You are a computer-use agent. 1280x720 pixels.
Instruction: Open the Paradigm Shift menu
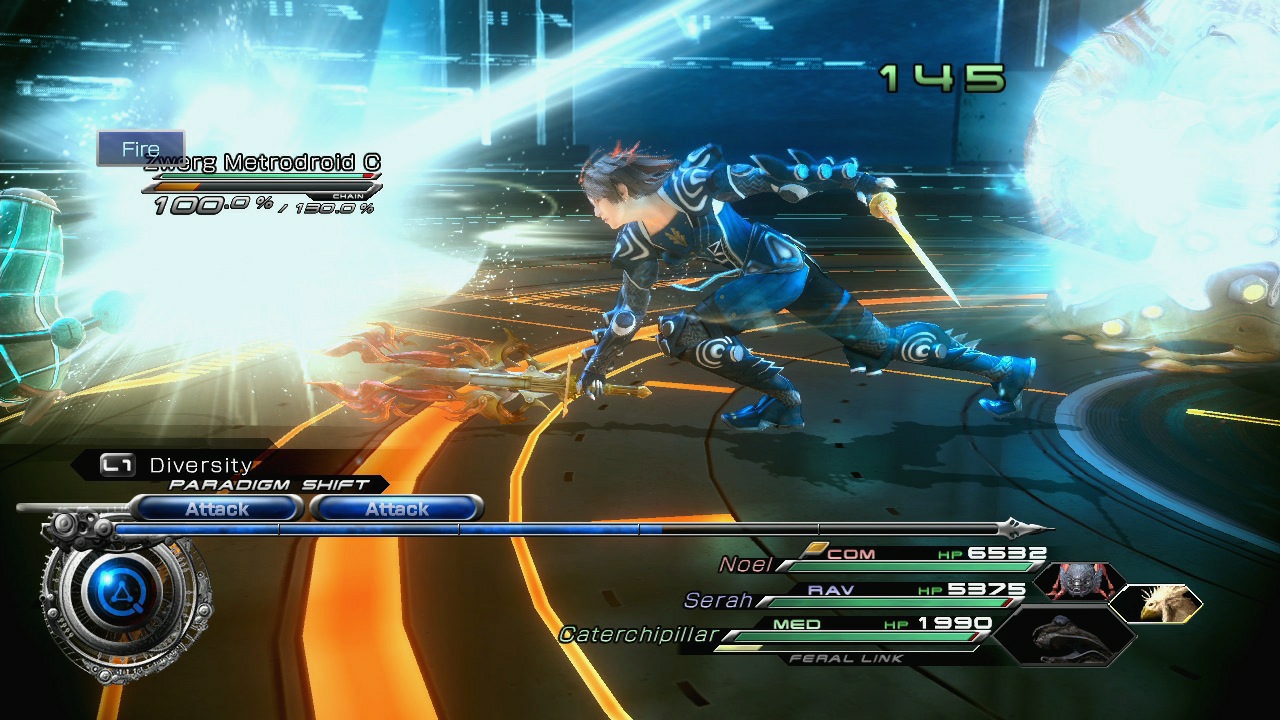point(268,484)
